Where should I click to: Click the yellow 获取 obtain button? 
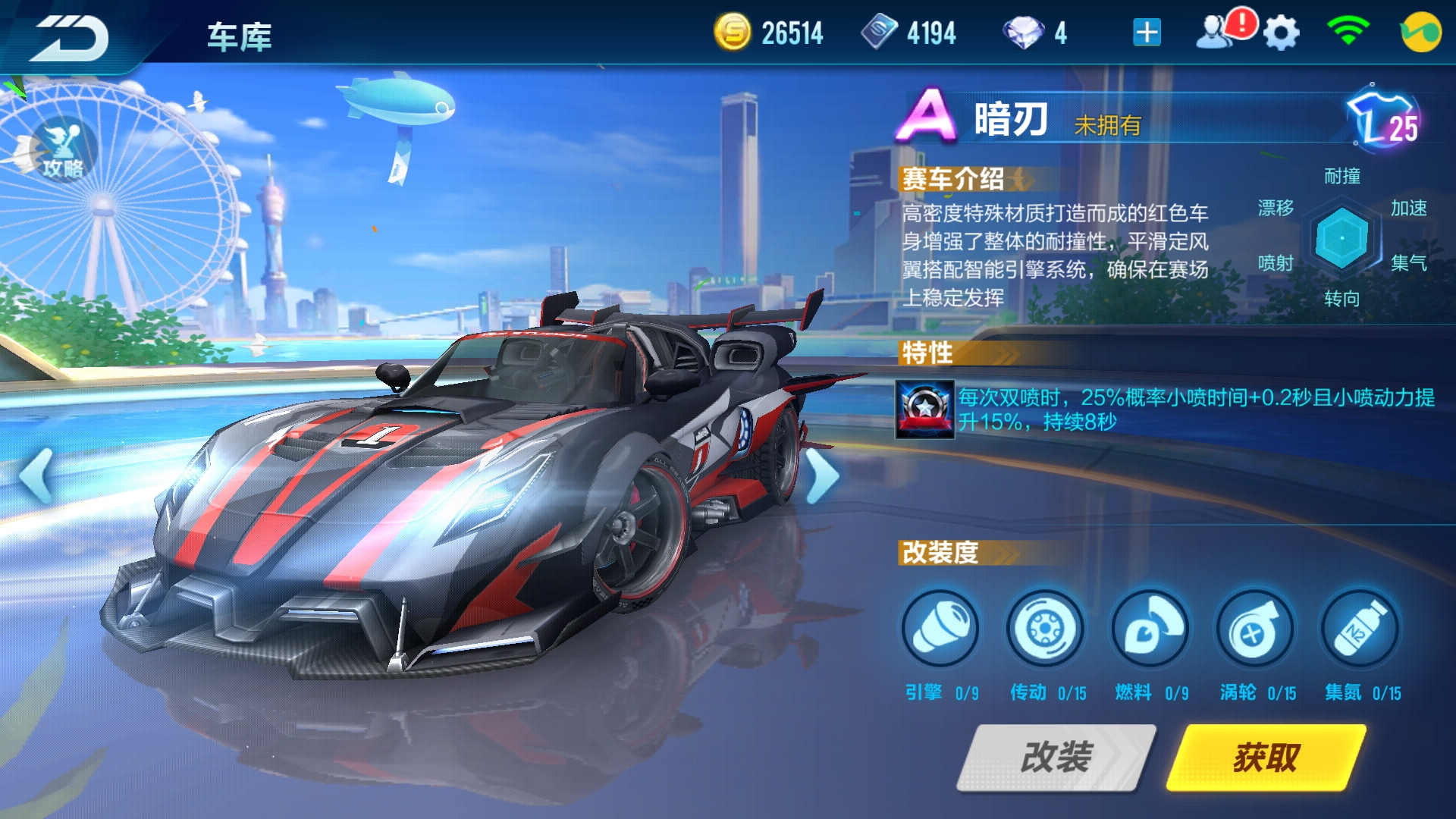1266,757
